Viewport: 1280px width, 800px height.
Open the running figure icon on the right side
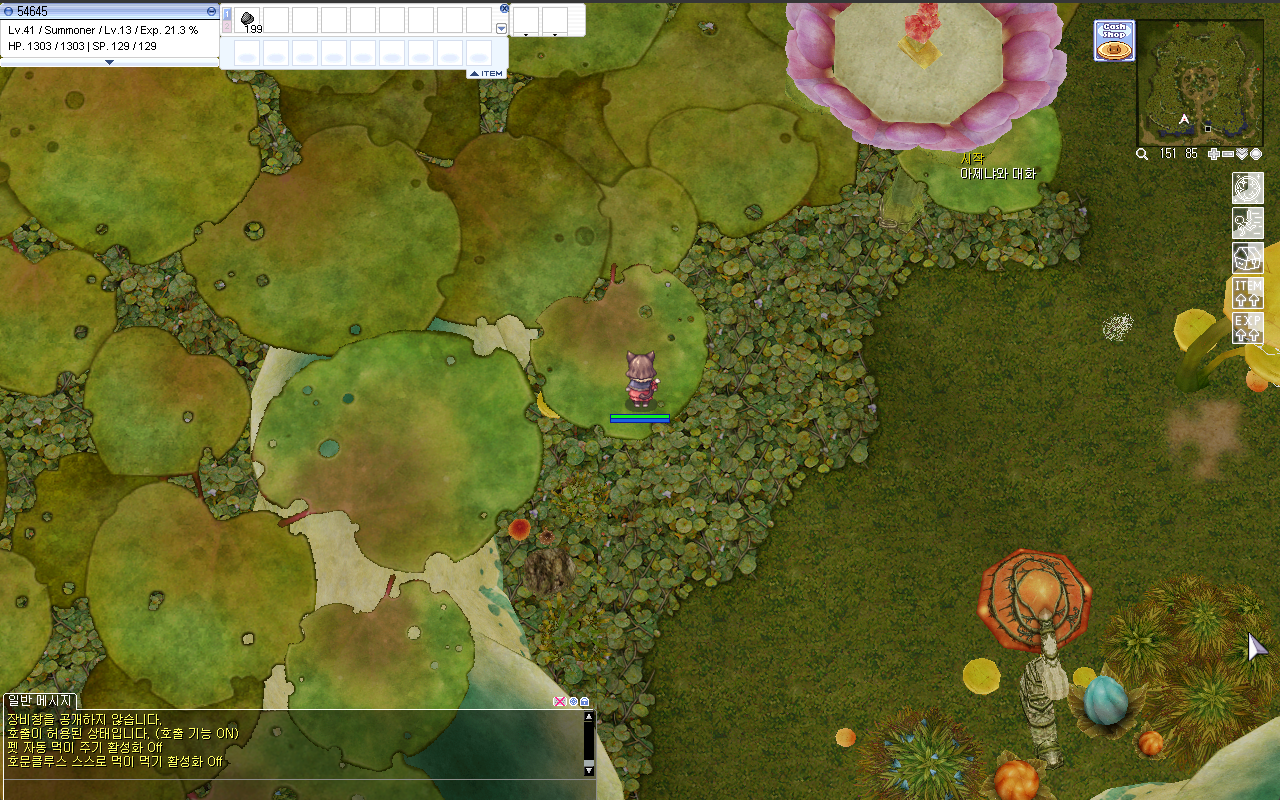coord(1247,222)
